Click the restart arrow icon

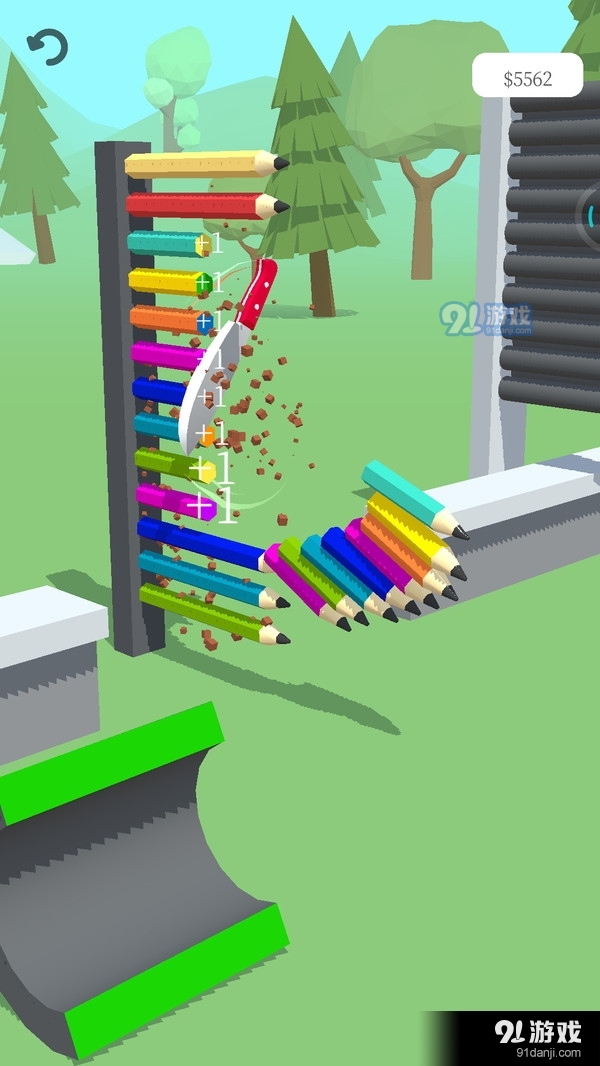click(47, 47)
